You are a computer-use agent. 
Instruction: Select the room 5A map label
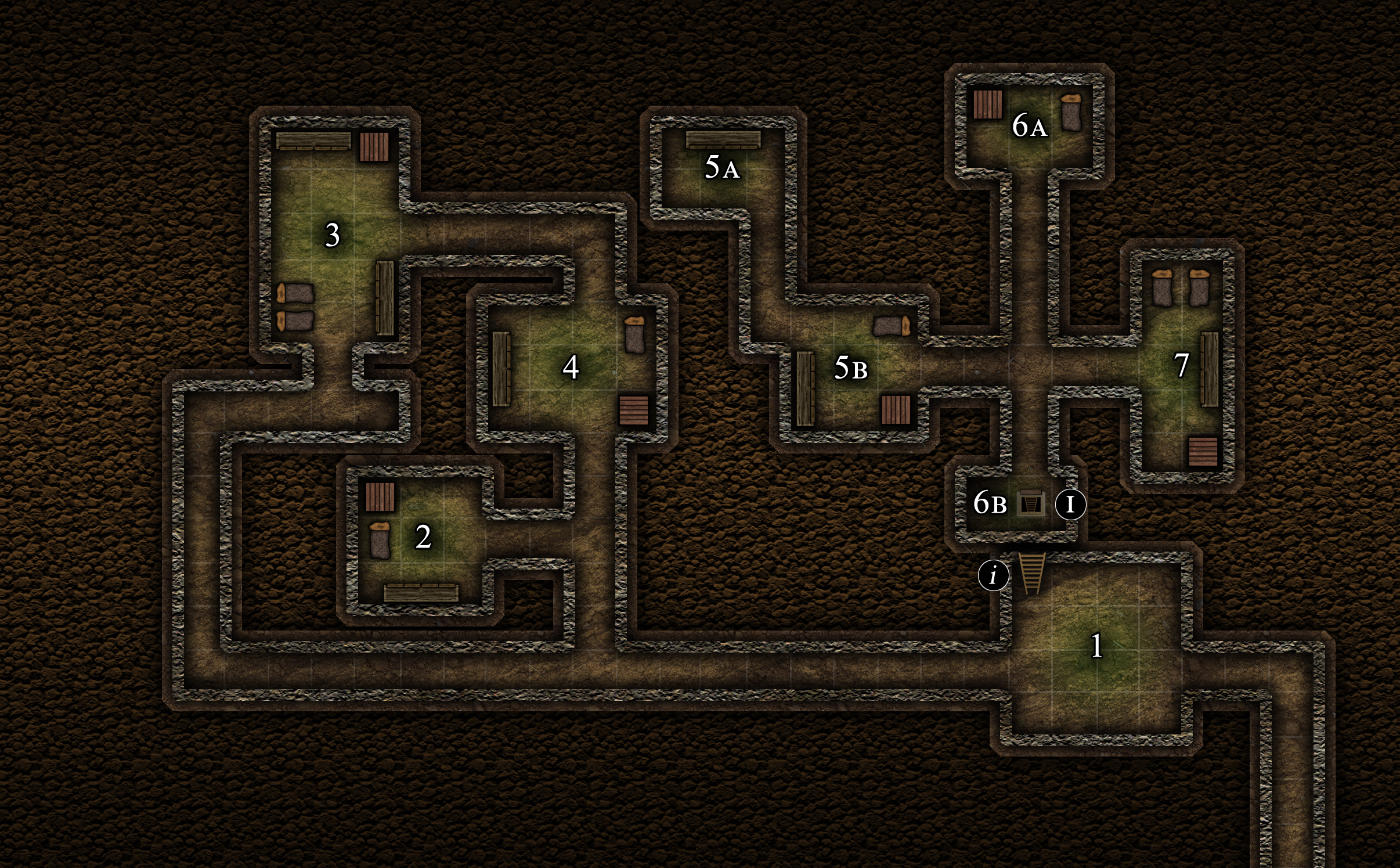pyautogui.click(x=721, y=167)
